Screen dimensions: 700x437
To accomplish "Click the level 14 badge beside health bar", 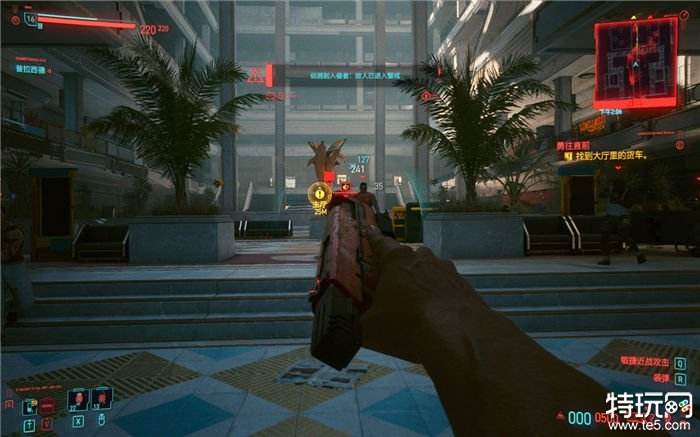I will (30, 18).
